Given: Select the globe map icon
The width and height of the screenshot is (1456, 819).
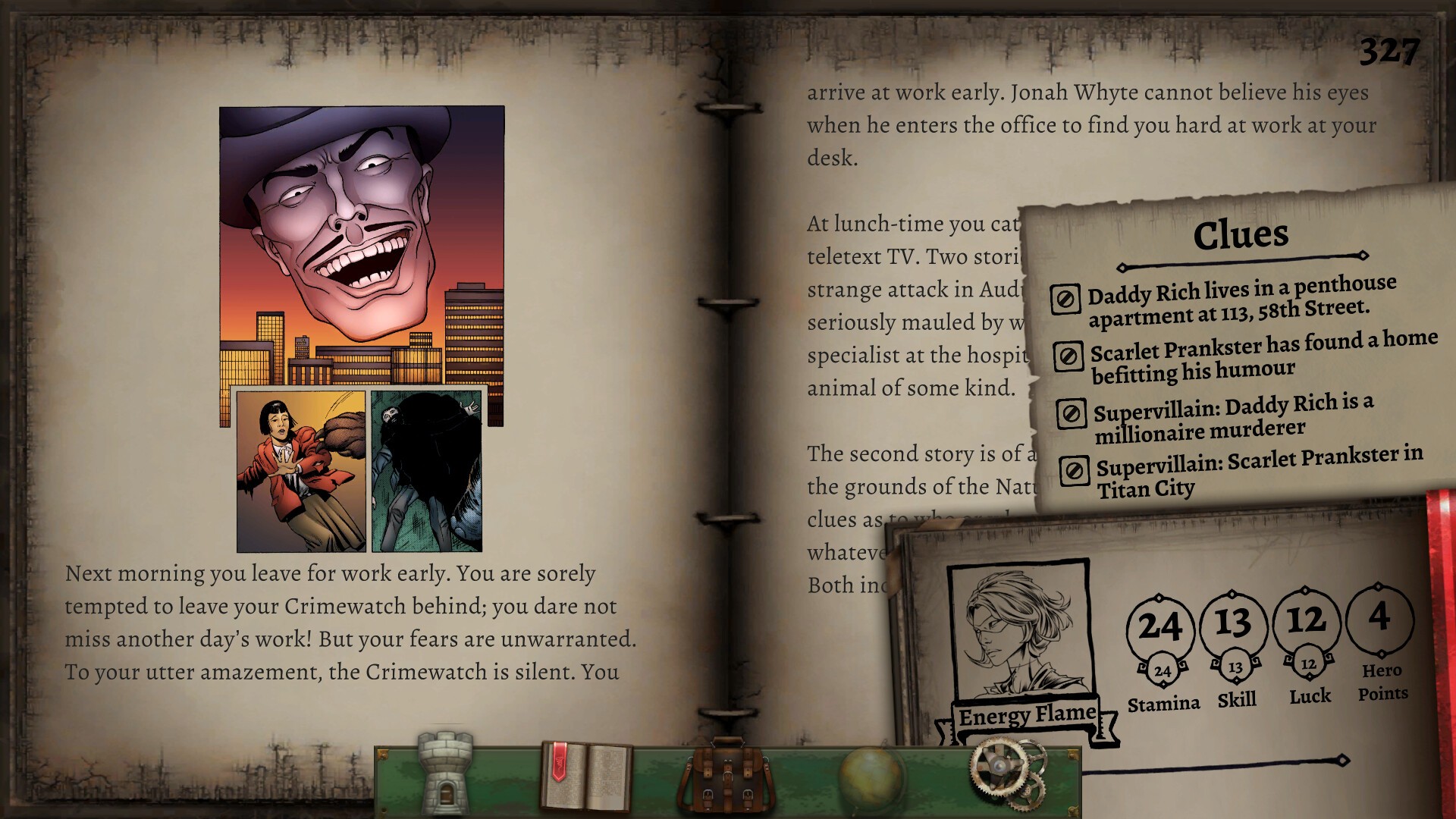Looking at the screenshot, I should [x=870, y=778].
